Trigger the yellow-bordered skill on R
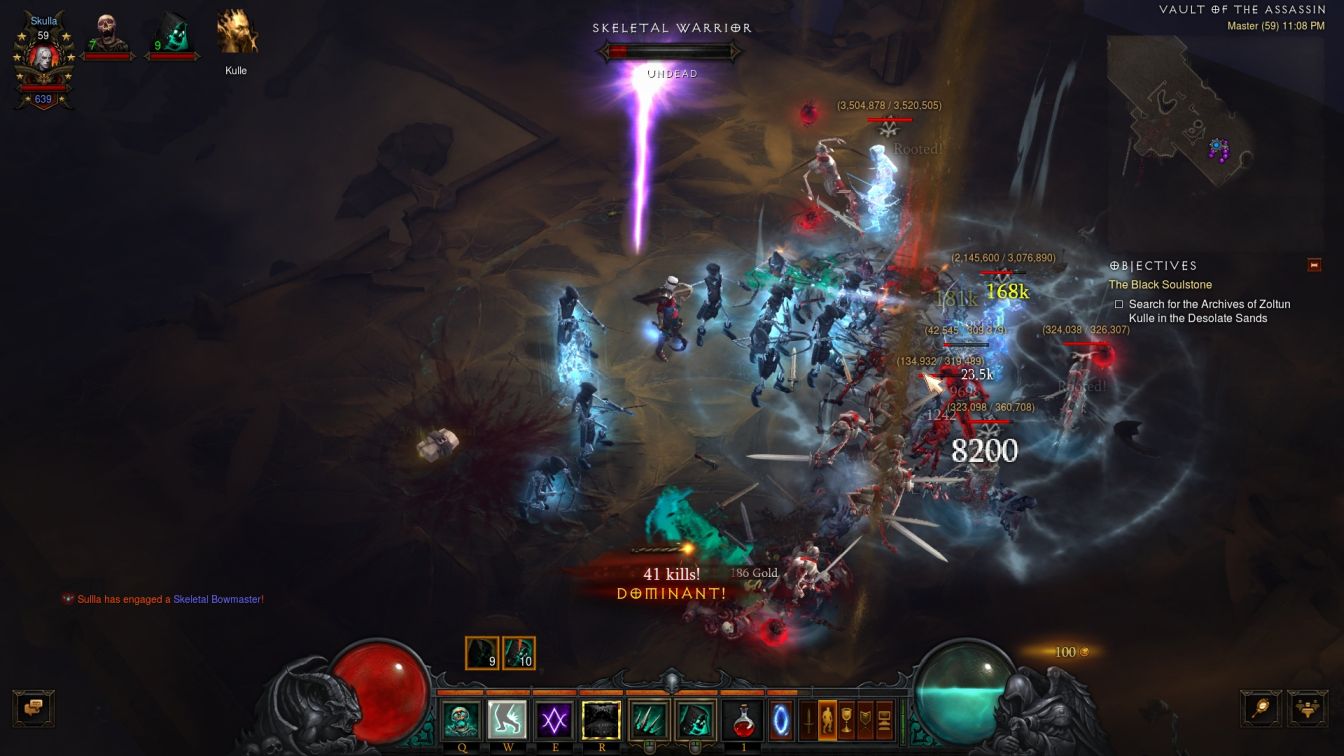This screenshot has height=756, width=1344. coord(601,720)
